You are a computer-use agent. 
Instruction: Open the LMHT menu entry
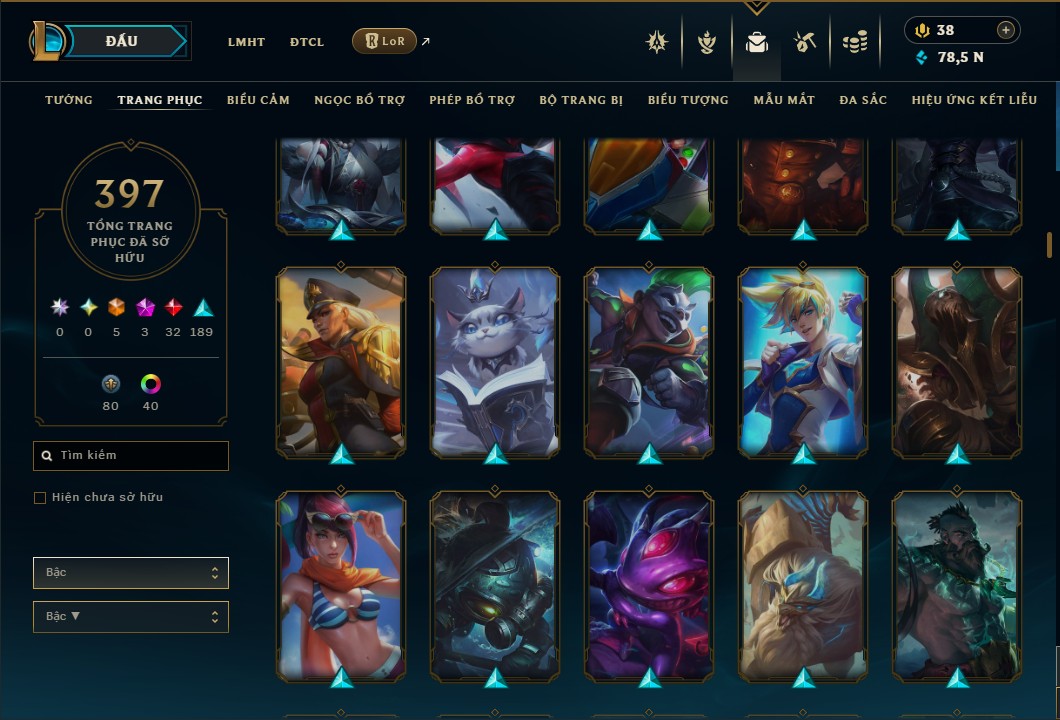tap(246, 42)
